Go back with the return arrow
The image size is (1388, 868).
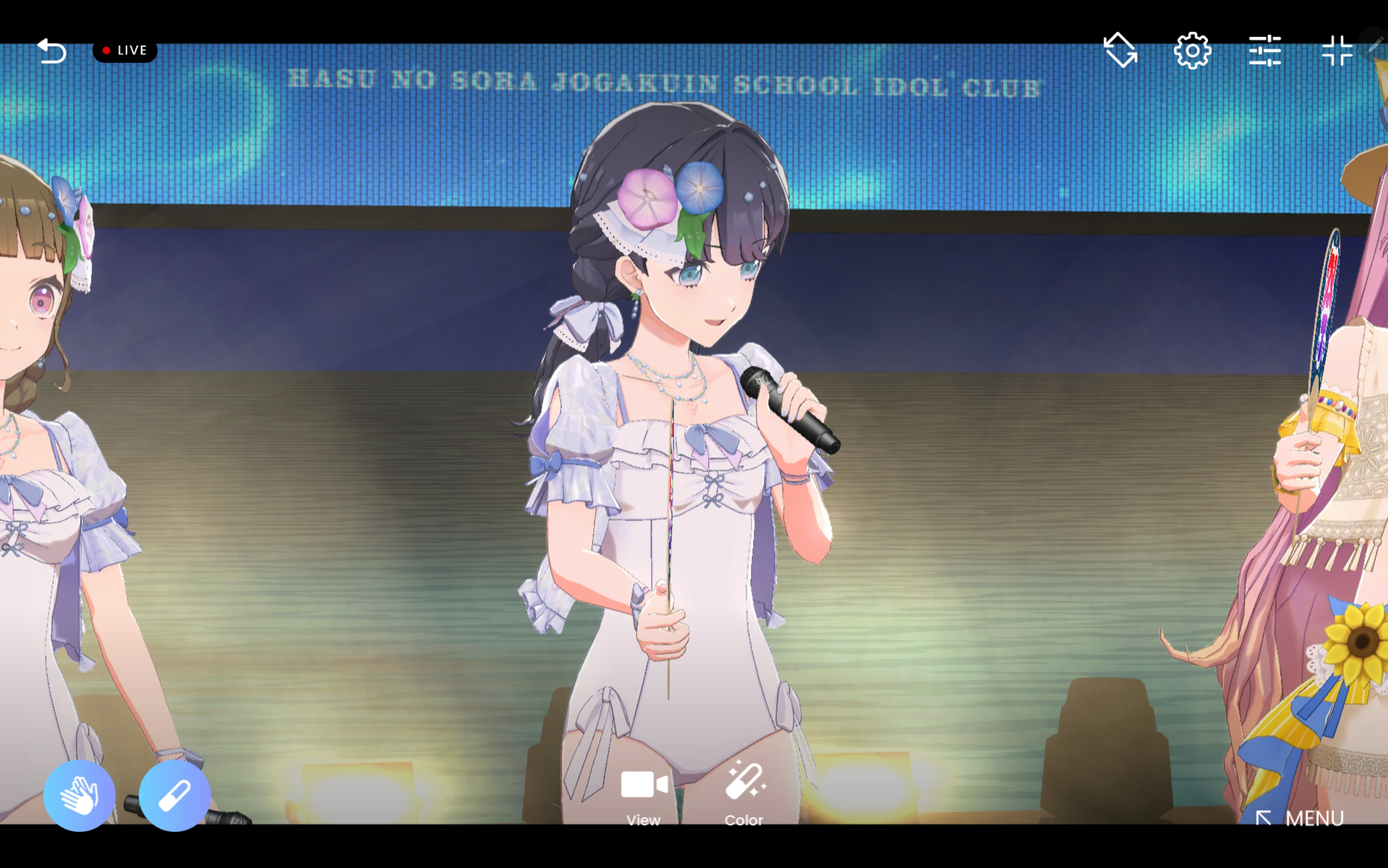[52, 51]
